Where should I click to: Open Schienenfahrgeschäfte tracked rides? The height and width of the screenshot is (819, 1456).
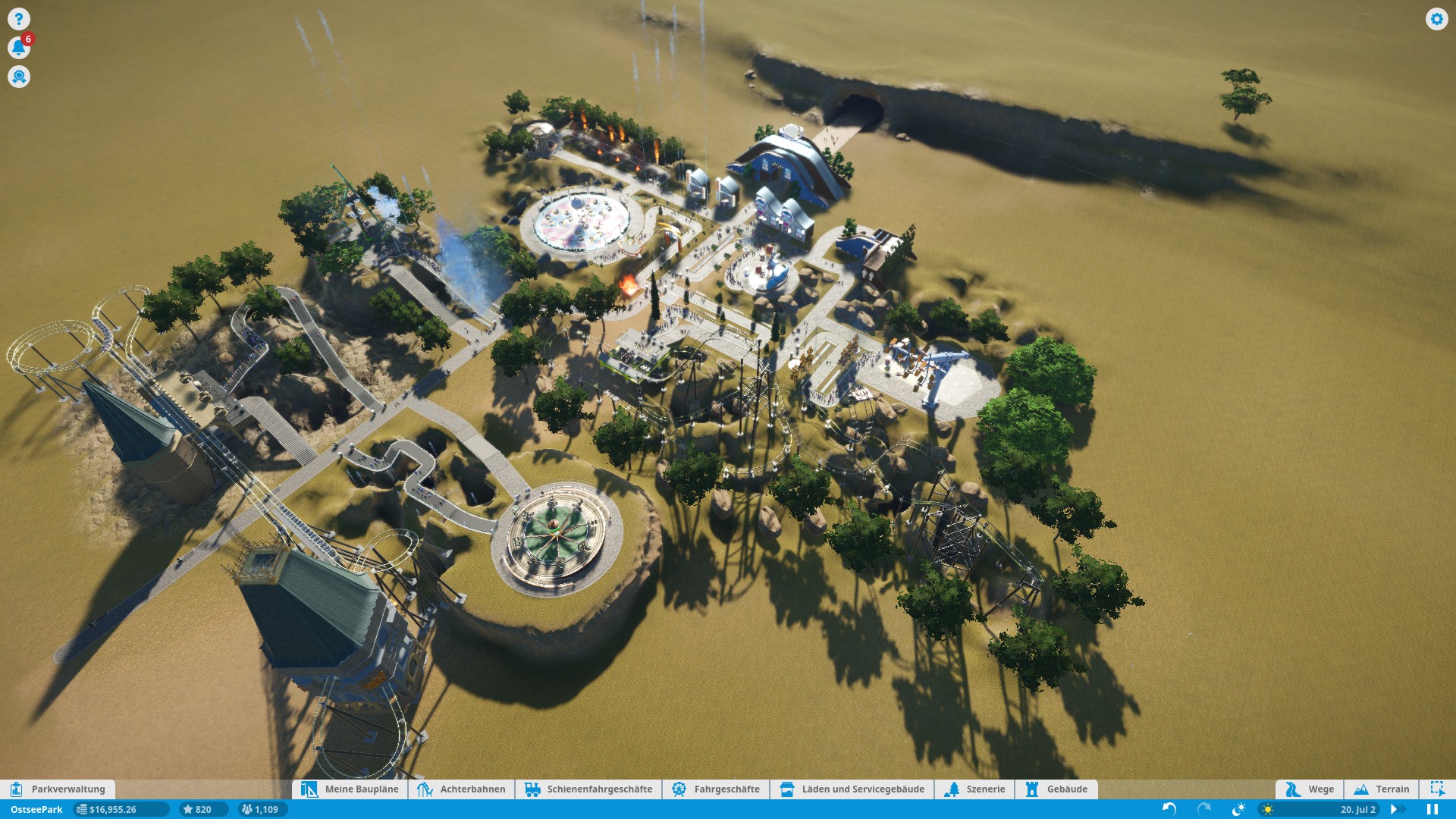588,789
